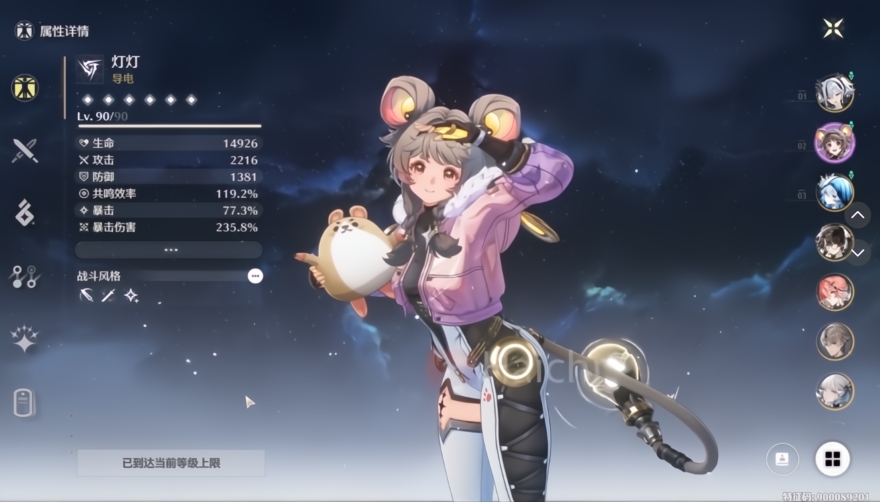Click the round portrait-card button beside grid

click(782, 459)
